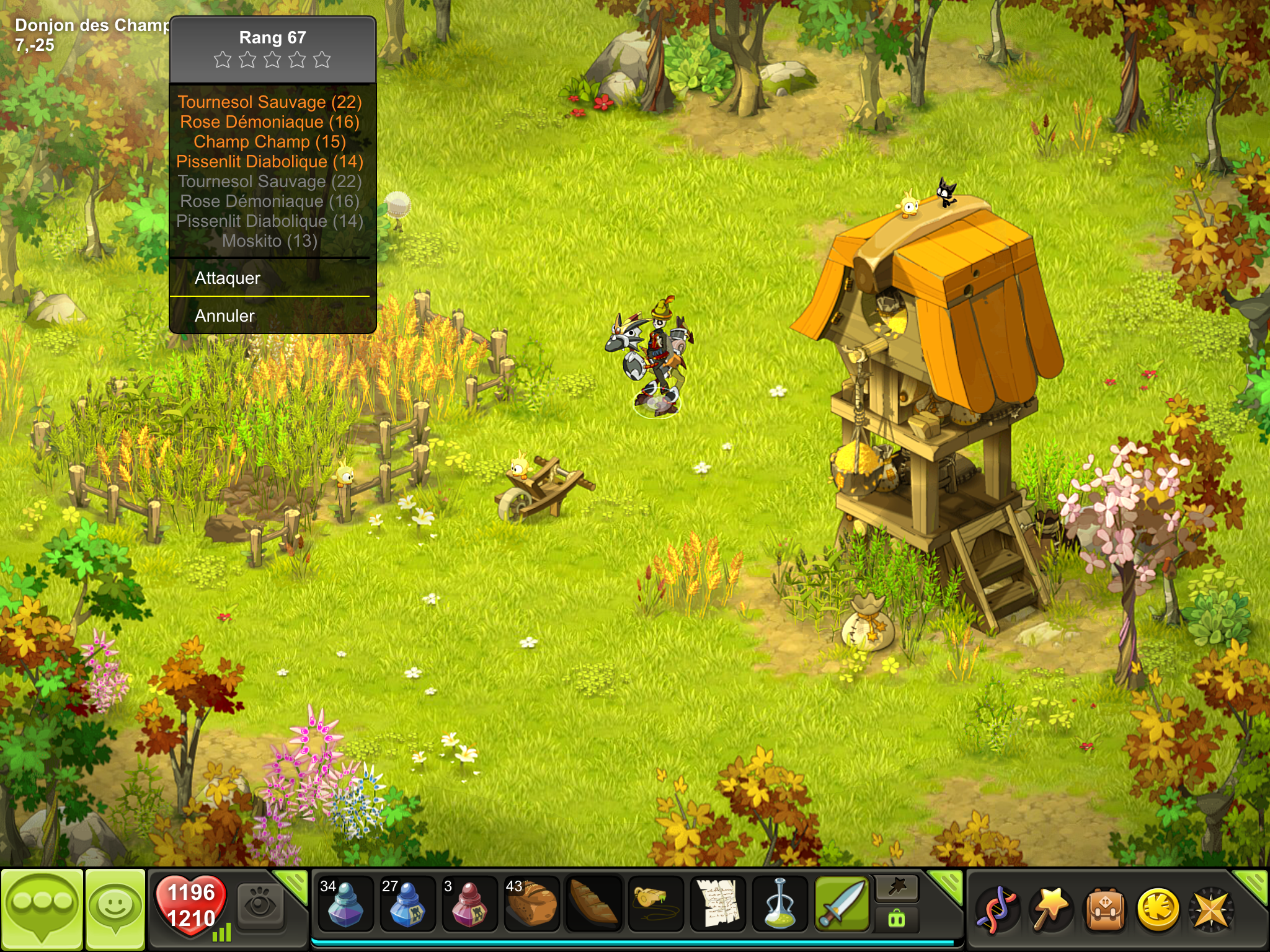Activate the sword weapon attack slot
The width and height of the screenshot is (1270, 952).
pyautogui.click(x=841, y=905)
